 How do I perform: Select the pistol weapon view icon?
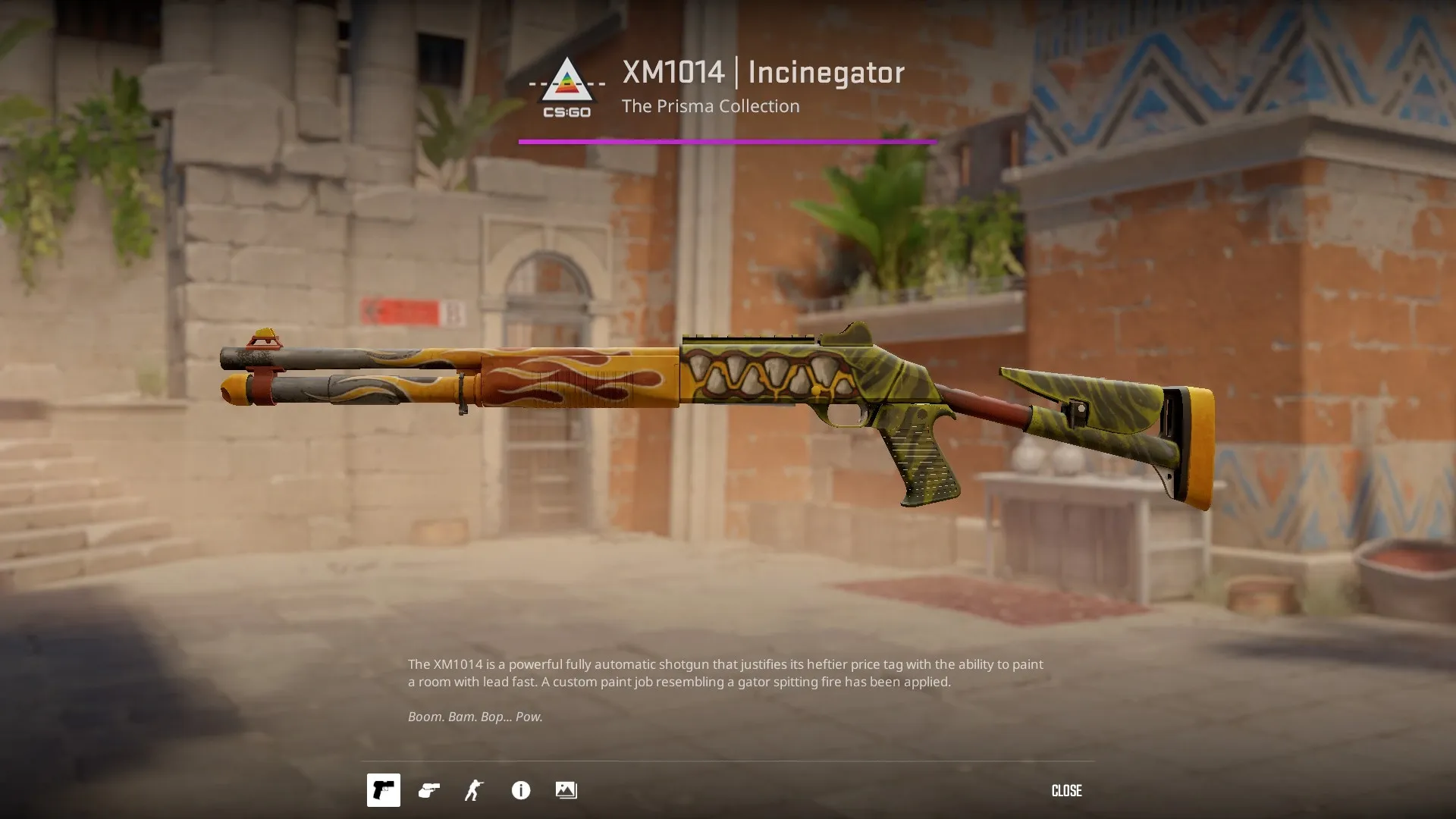tap(384, 790)
